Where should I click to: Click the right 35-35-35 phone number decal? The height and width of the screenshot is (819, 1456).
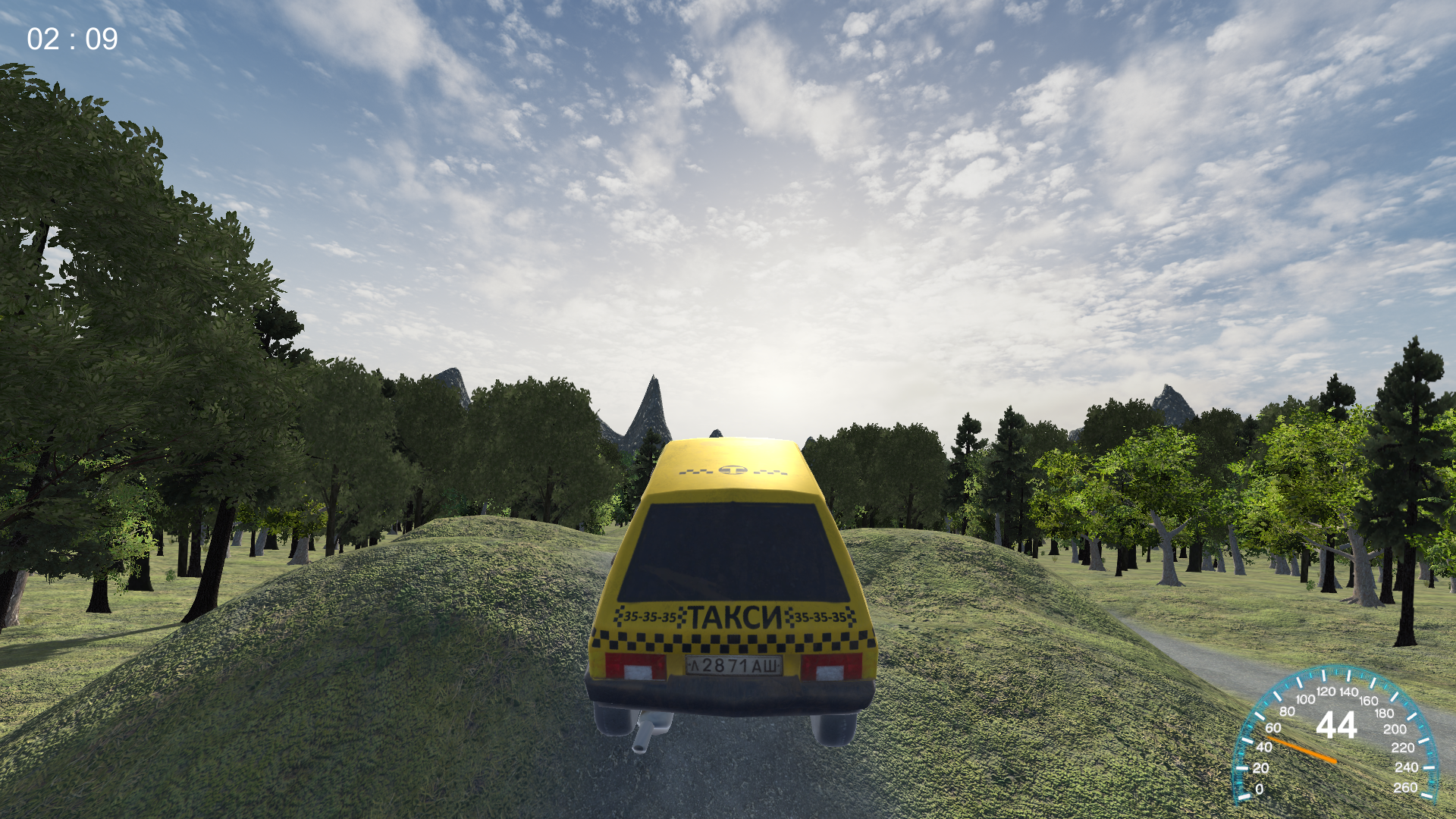[x=821, y=619]
